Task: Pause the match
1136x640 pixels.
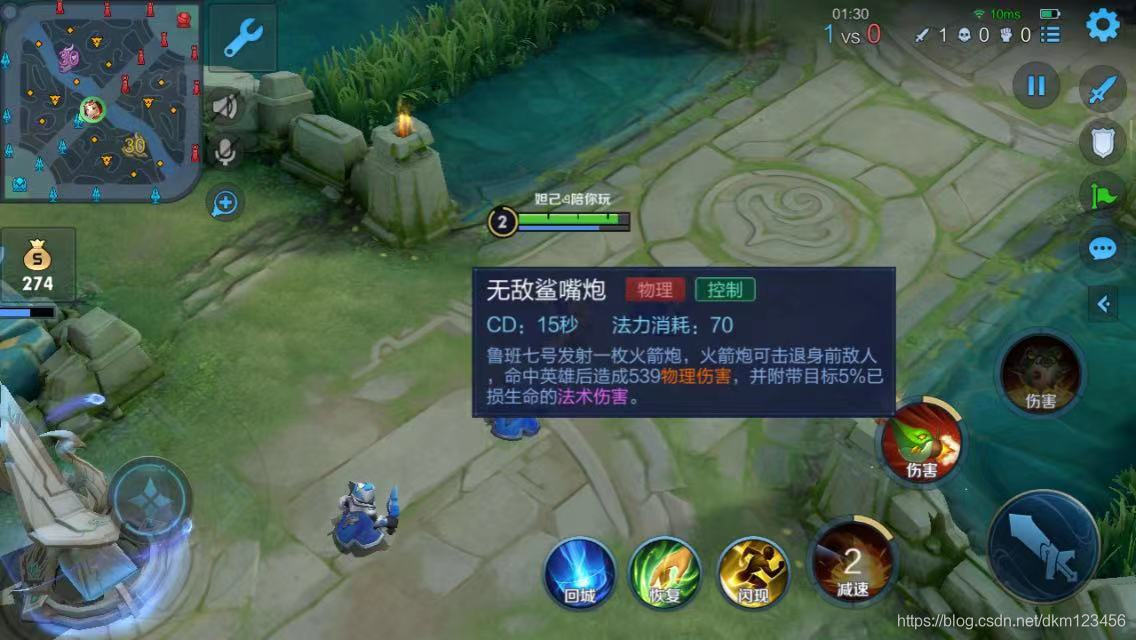Action: (1036, 86)
